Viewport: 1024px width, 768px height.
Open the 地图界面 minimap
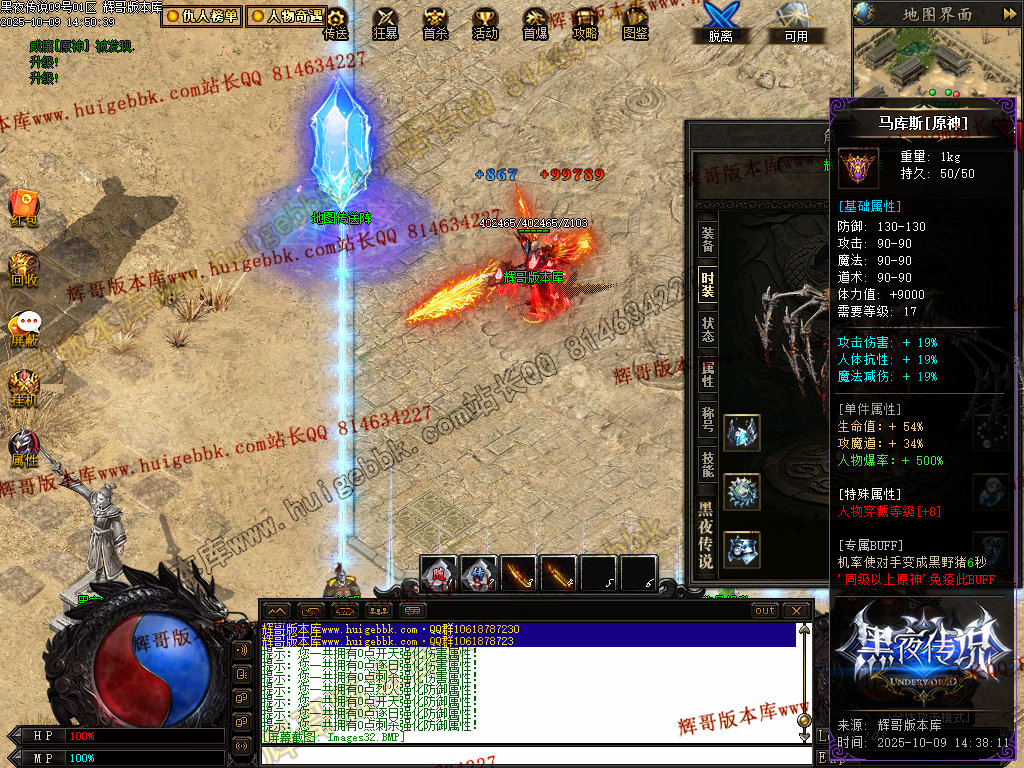pyautogui.click(x=937, y=14)
